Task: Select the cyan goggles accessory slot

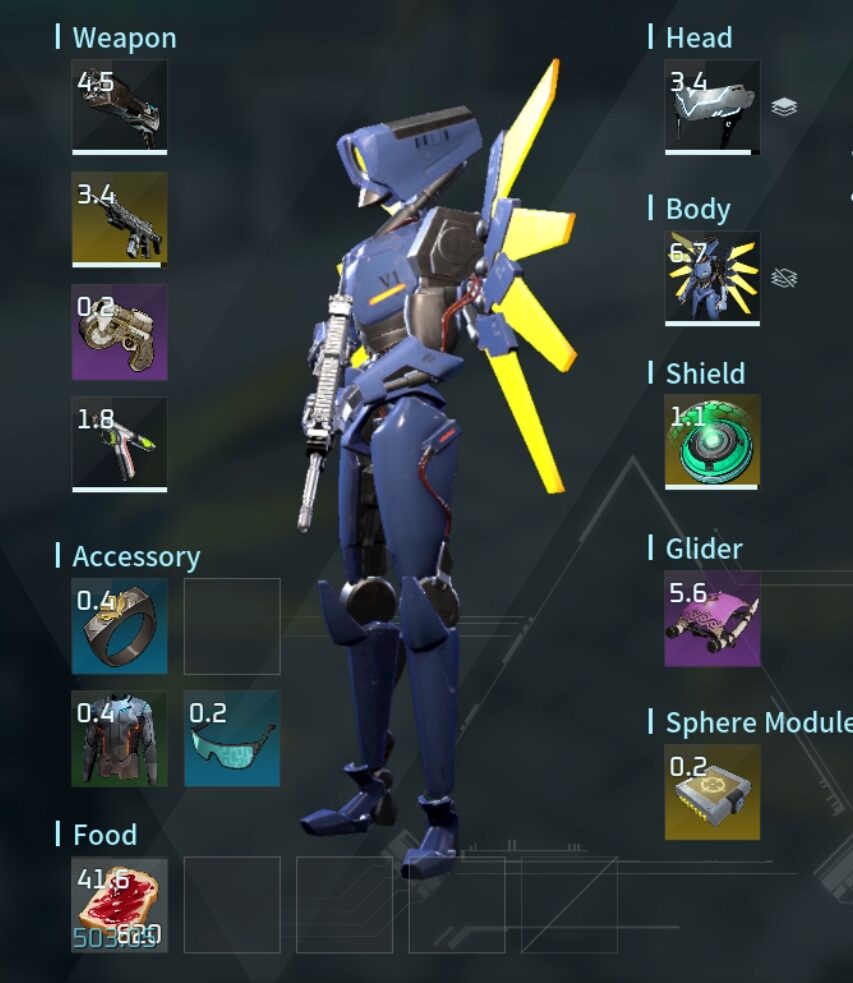Action: coord(232,738)
